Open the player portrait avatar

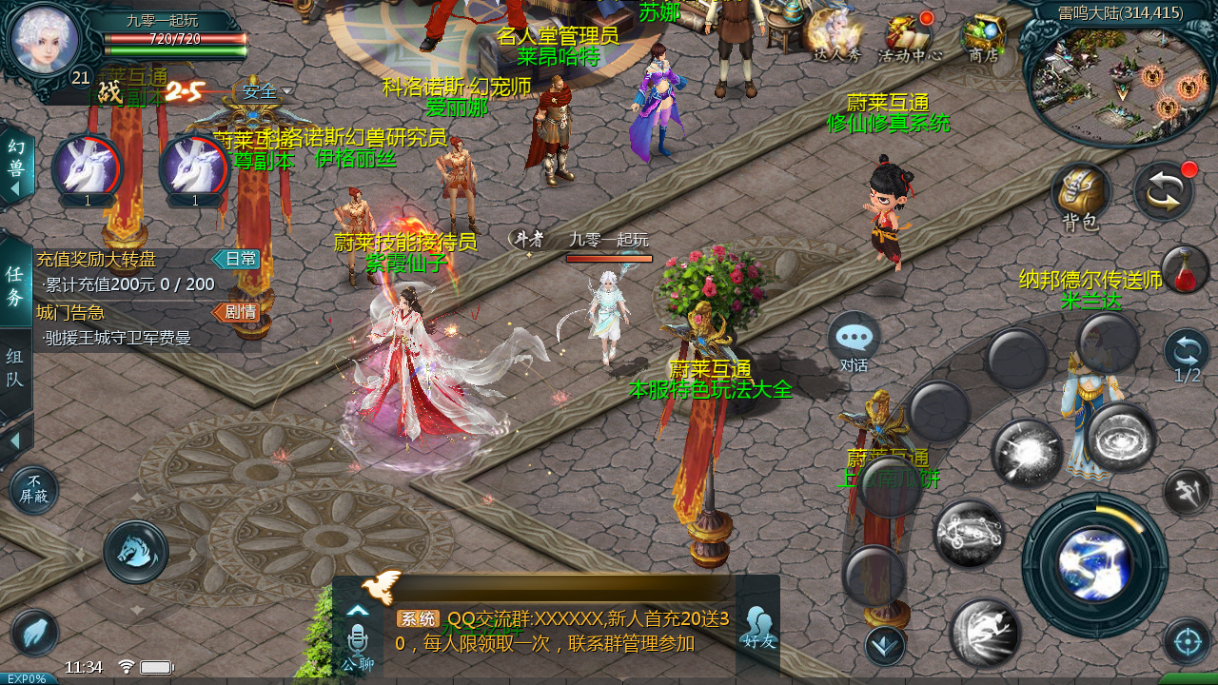pos(44,38)
